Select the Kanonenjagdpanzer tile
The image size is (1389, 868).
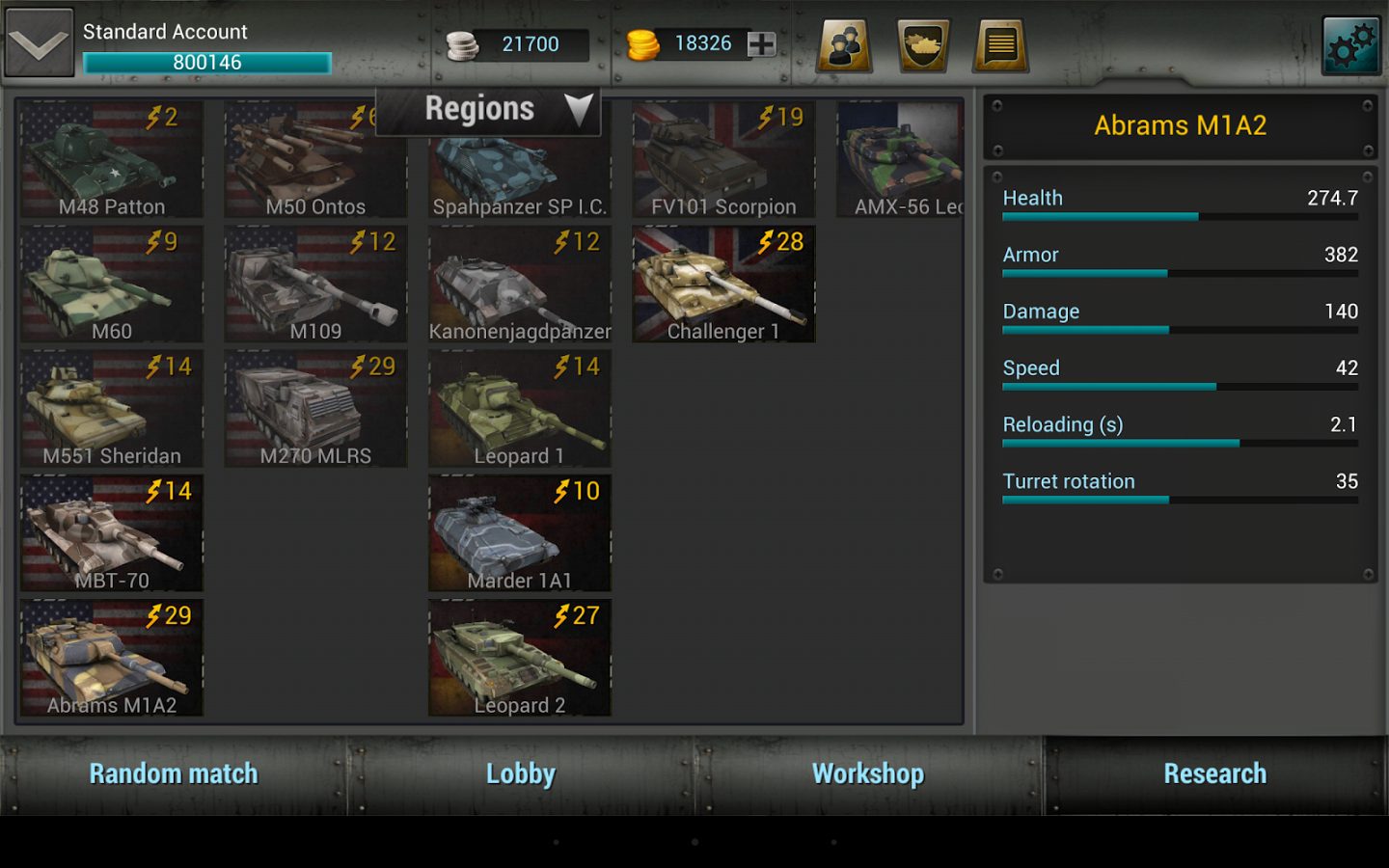(520, 285)
